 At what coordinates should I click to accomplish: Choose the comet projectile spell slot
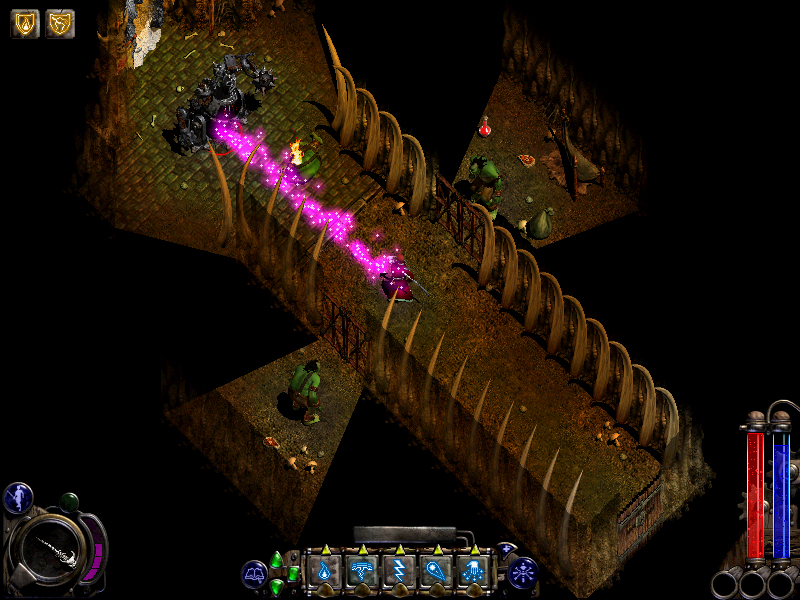point(435,571)
